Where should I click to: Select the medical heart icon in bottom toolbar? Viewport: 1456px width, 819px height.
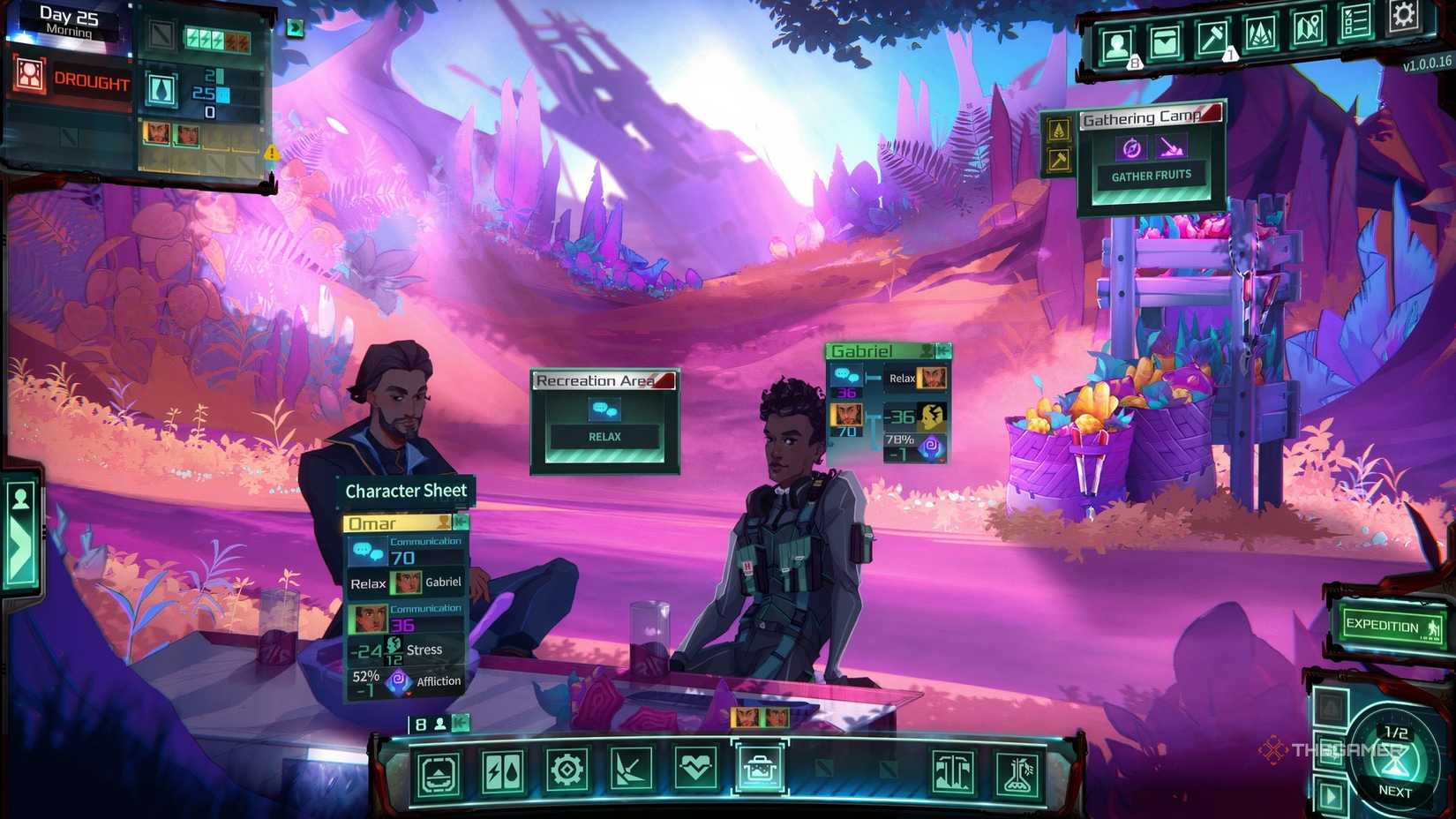(697, 768)
